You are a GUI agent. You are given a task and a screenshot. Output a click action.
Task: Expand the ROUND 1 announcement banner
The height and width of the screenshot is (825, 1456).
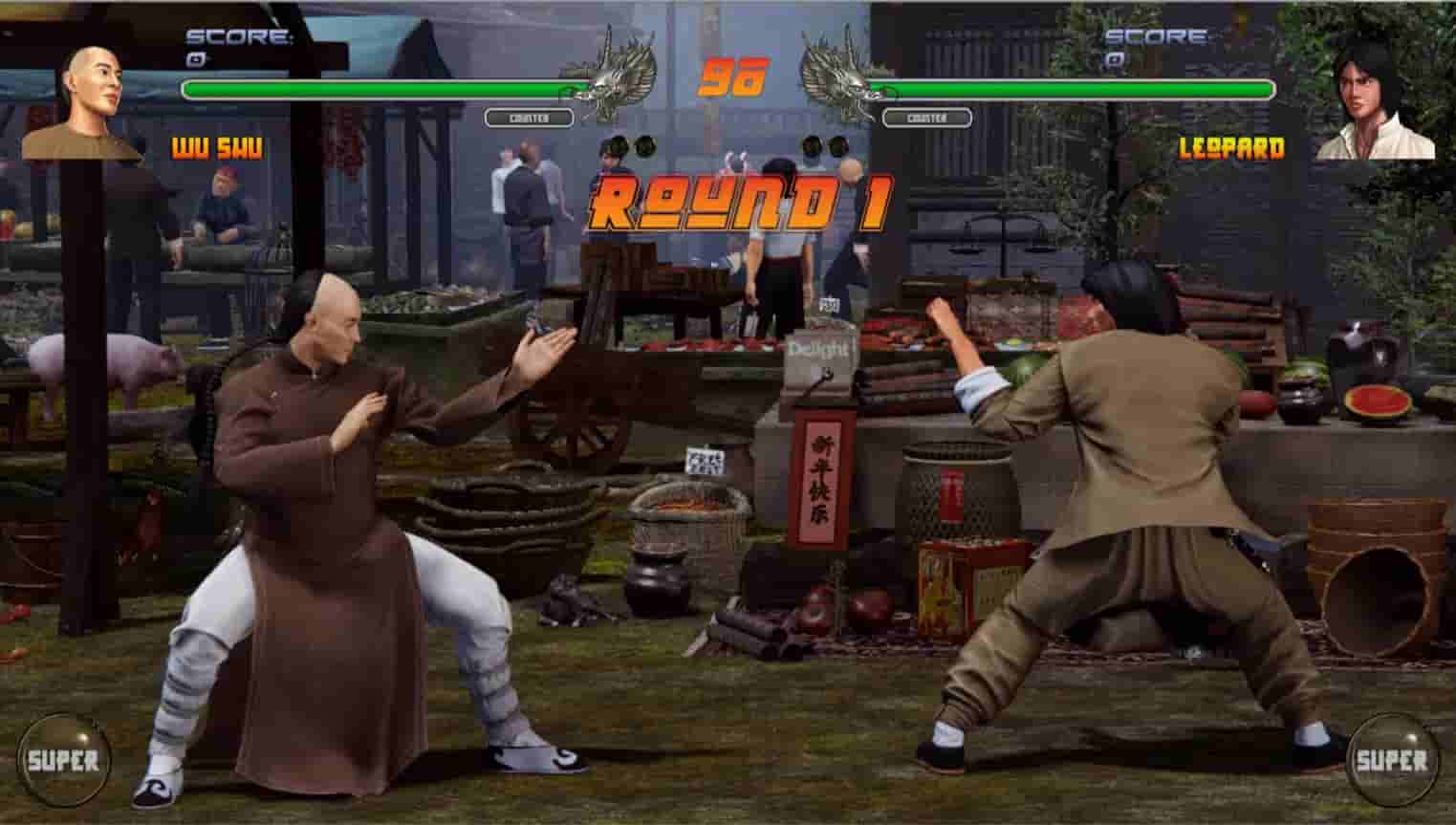point(736,203)
